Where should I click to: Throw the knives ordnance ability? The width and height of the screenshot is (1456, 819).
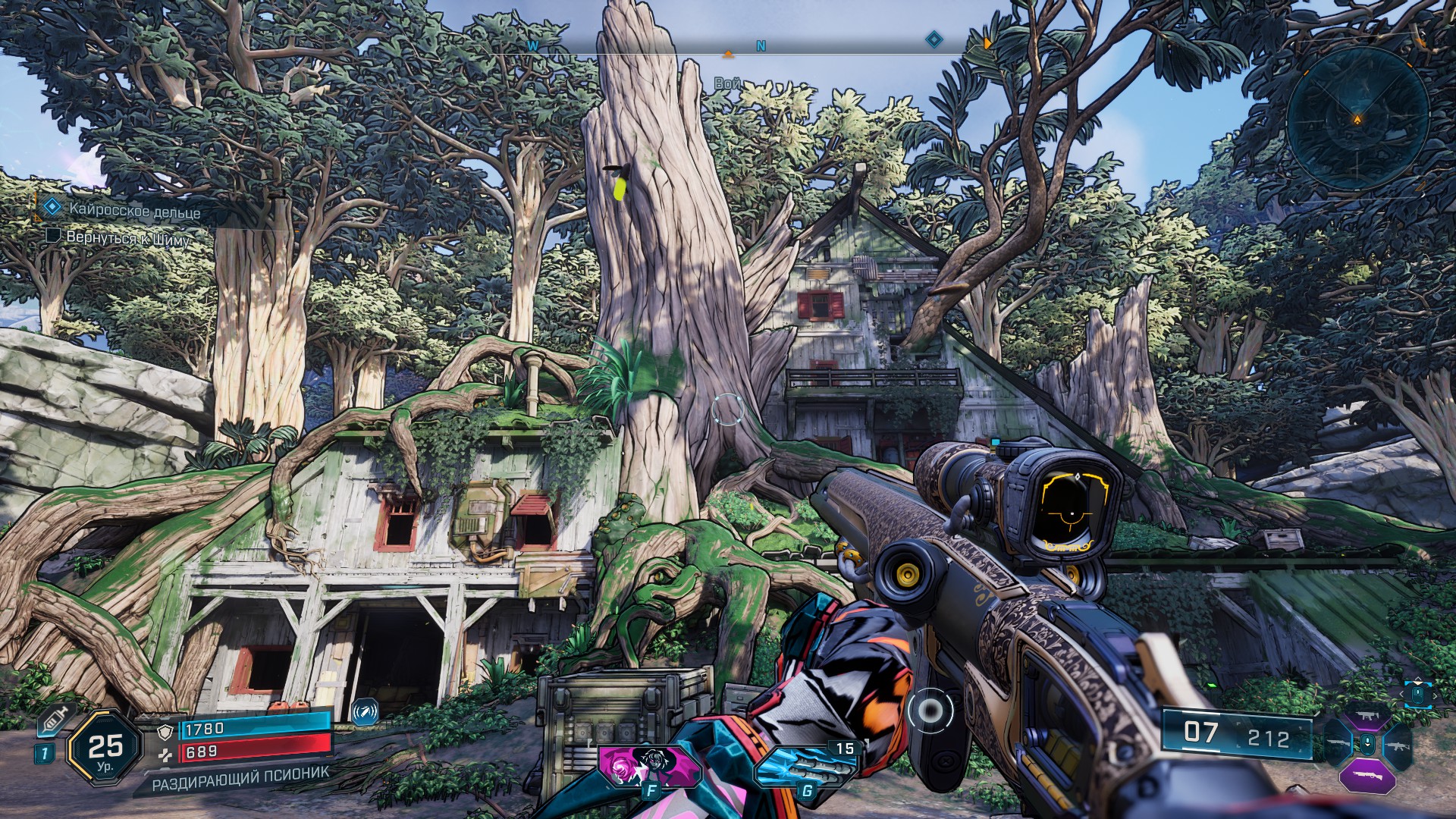[x=805, y=764]
